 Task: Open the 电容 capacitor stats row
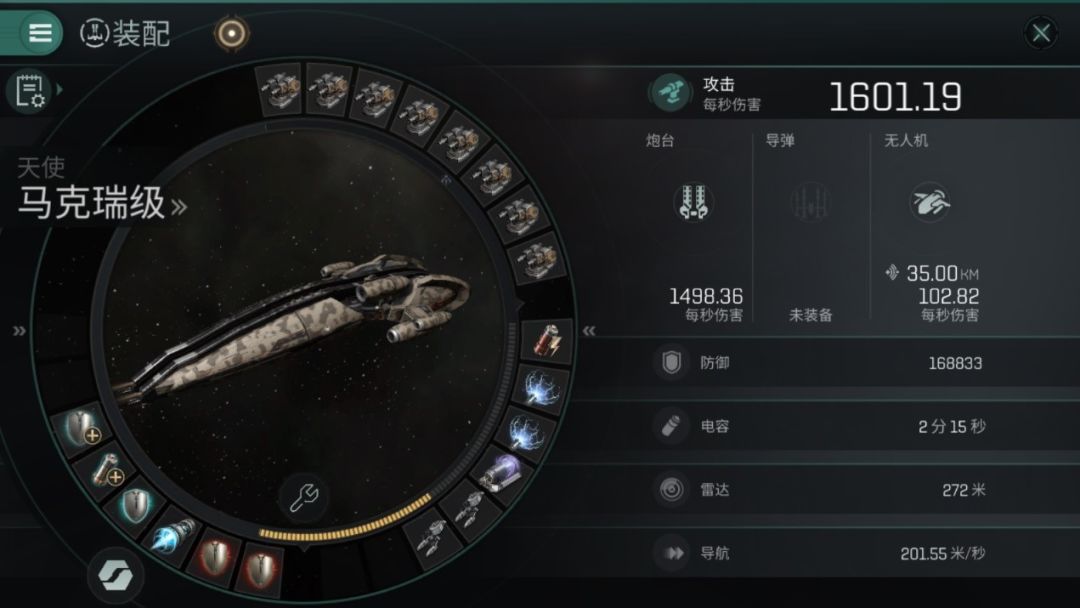860,426
